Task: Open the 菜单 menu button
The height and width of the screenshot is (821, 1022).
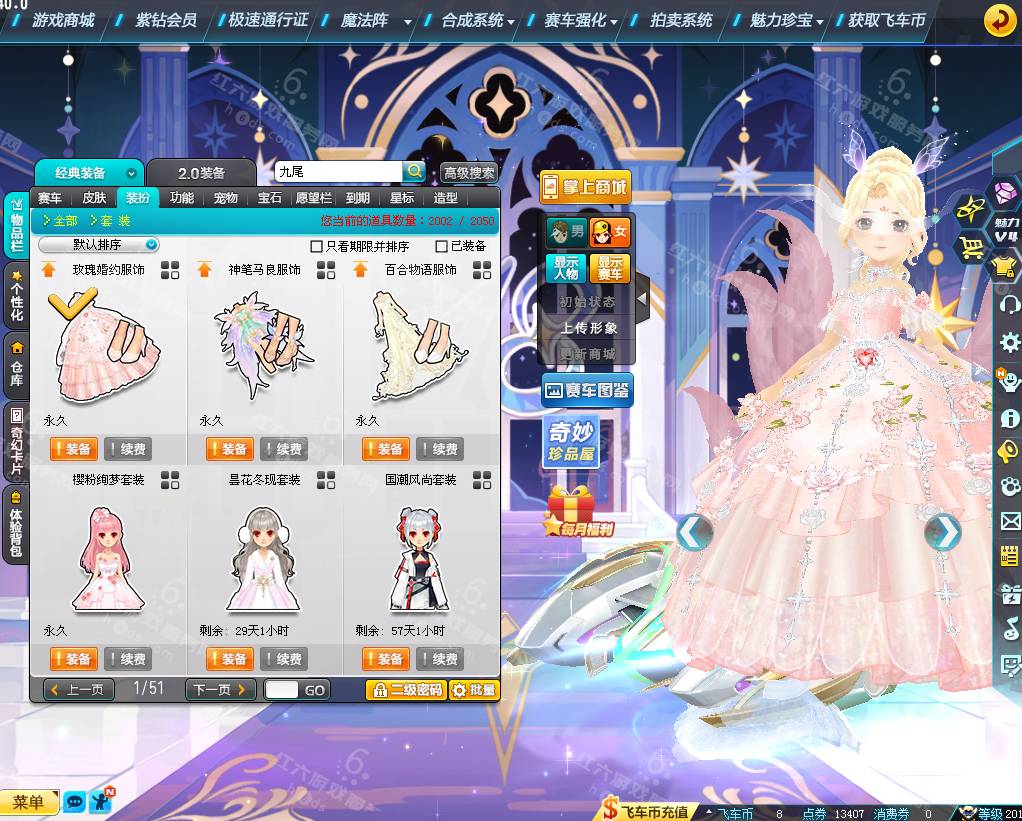Action: 29,802
